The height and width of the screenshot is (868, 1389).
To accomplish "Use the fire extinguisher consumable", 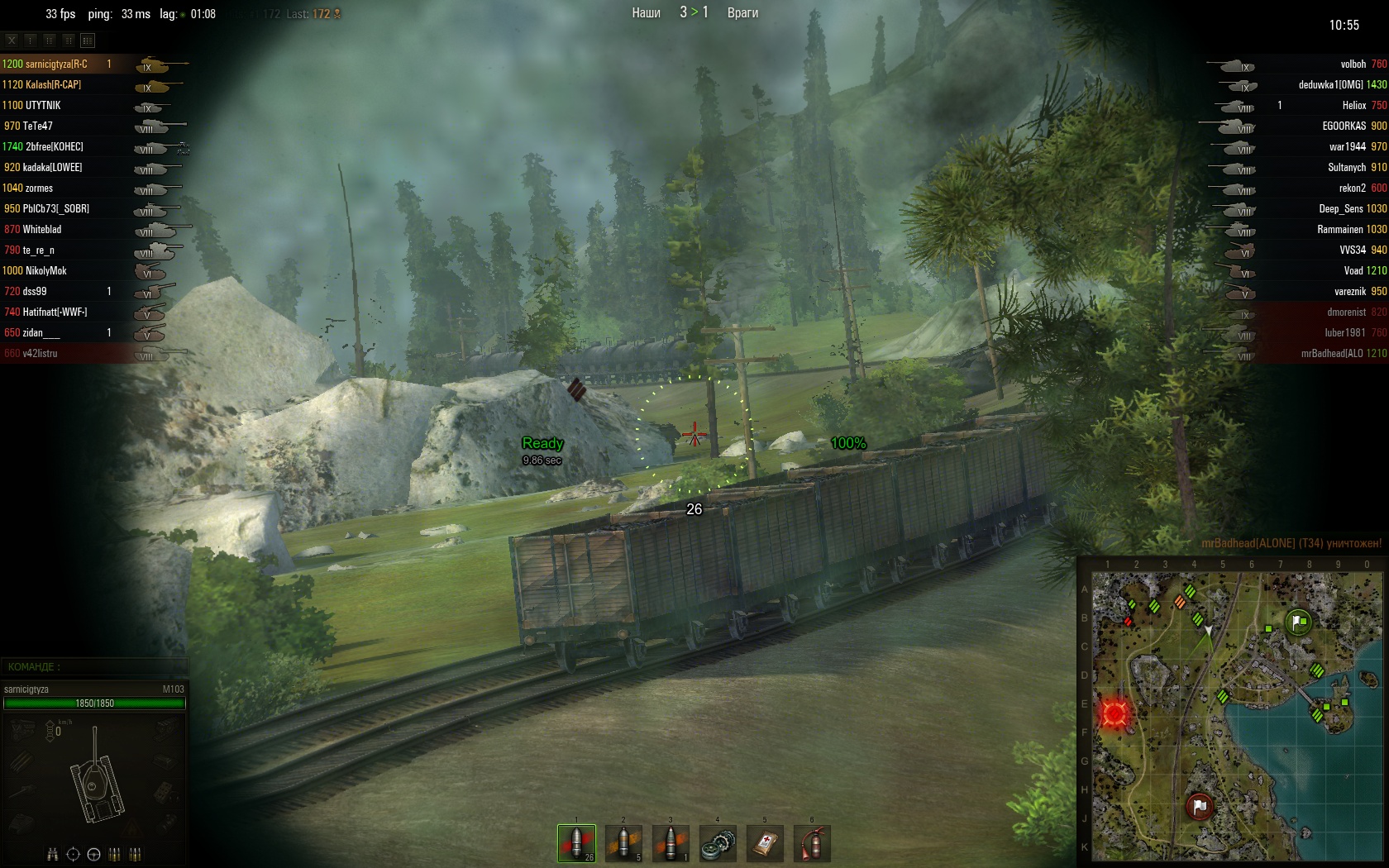I will pos(812,843).
